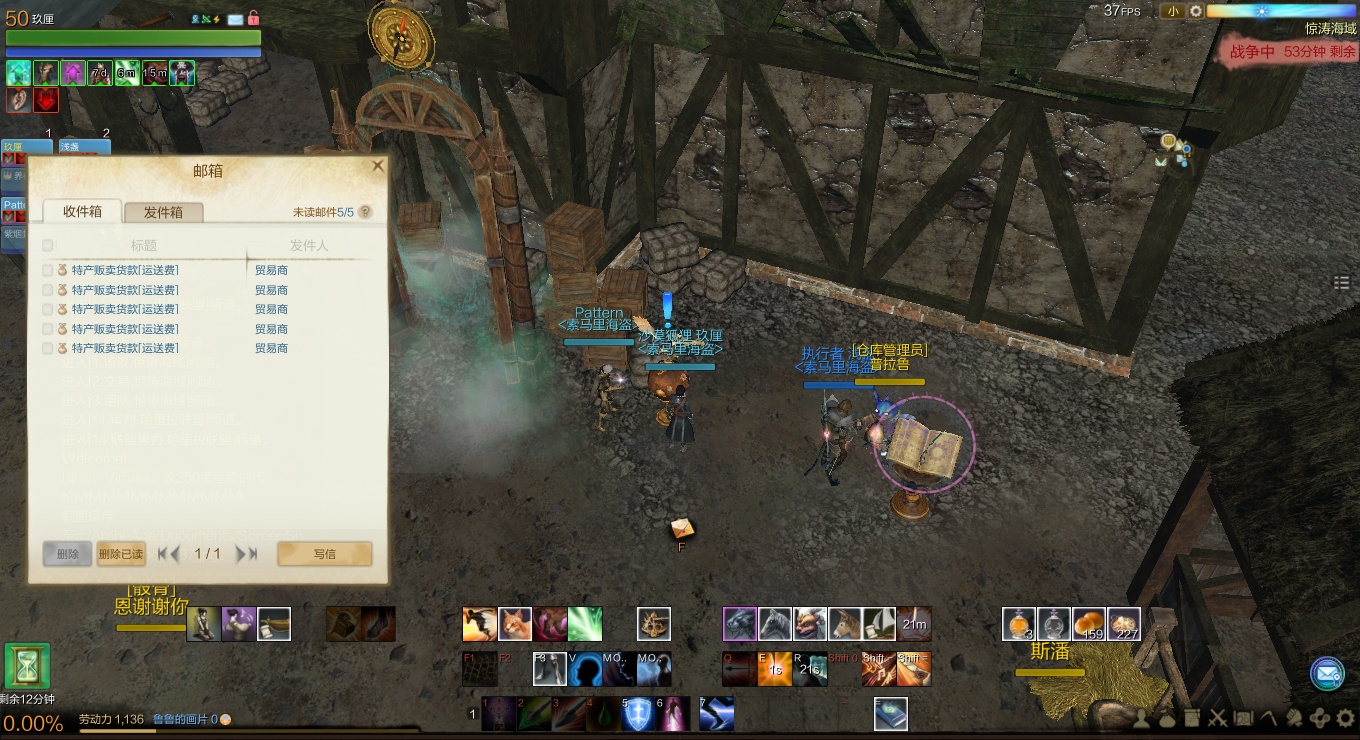The height and width of the screenshot is (740, 1360).
Task: Click the golden compass icon at top
Action: tap(400, 33)
